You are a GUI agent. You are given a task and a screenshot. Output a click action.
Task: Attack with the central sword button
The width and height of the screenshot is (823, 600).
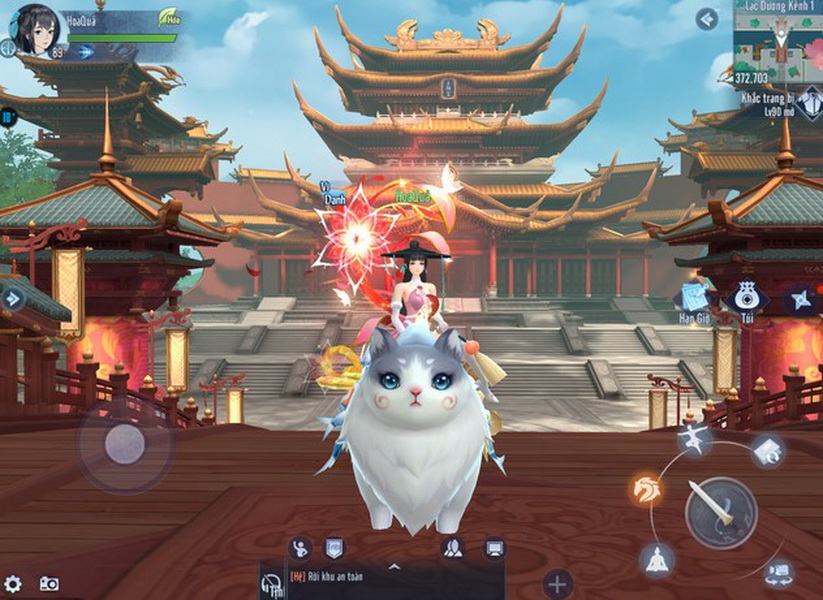click(721, 511)
